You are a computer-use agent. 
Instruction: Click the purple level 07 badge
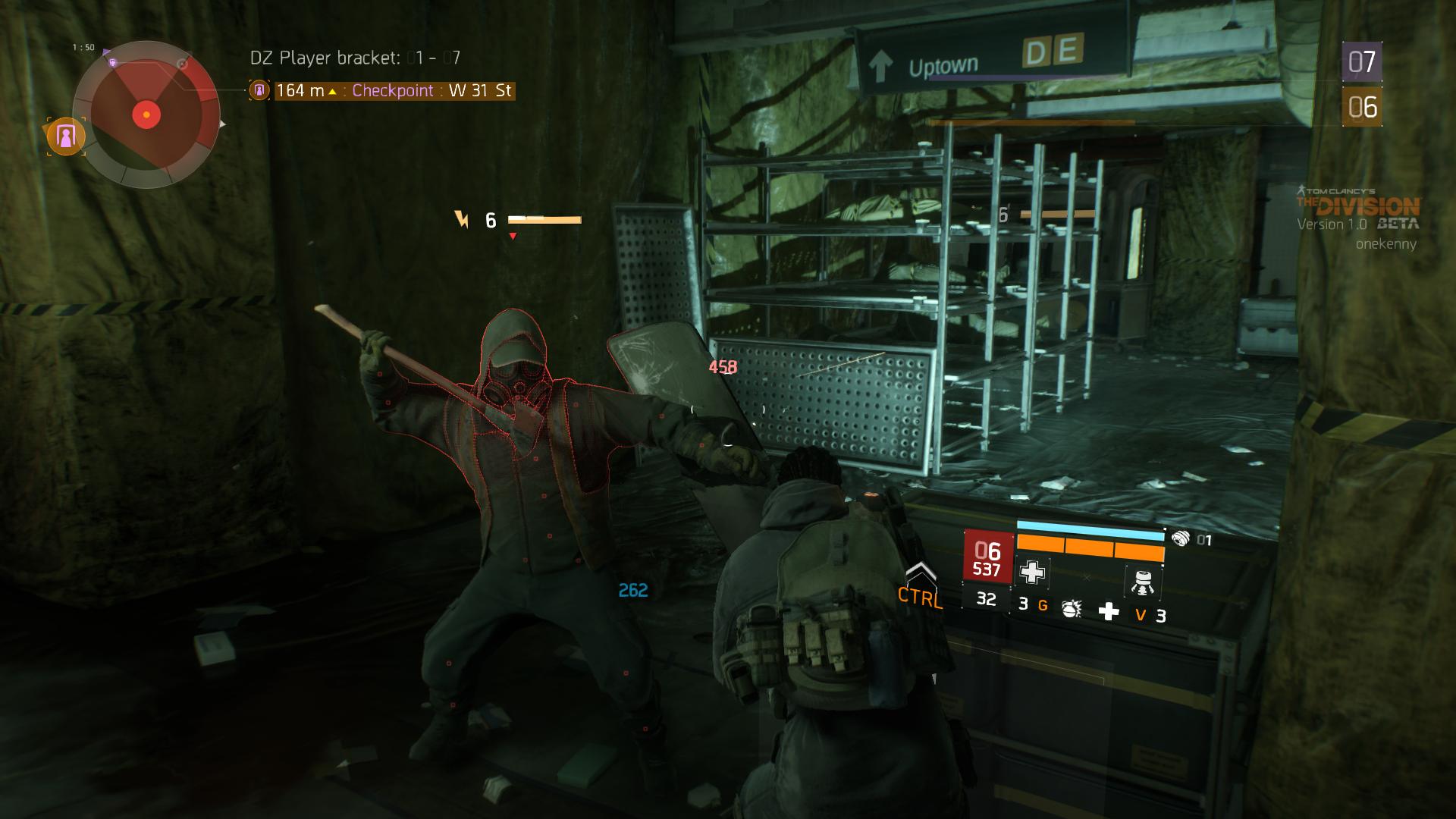pos(1361,62)
